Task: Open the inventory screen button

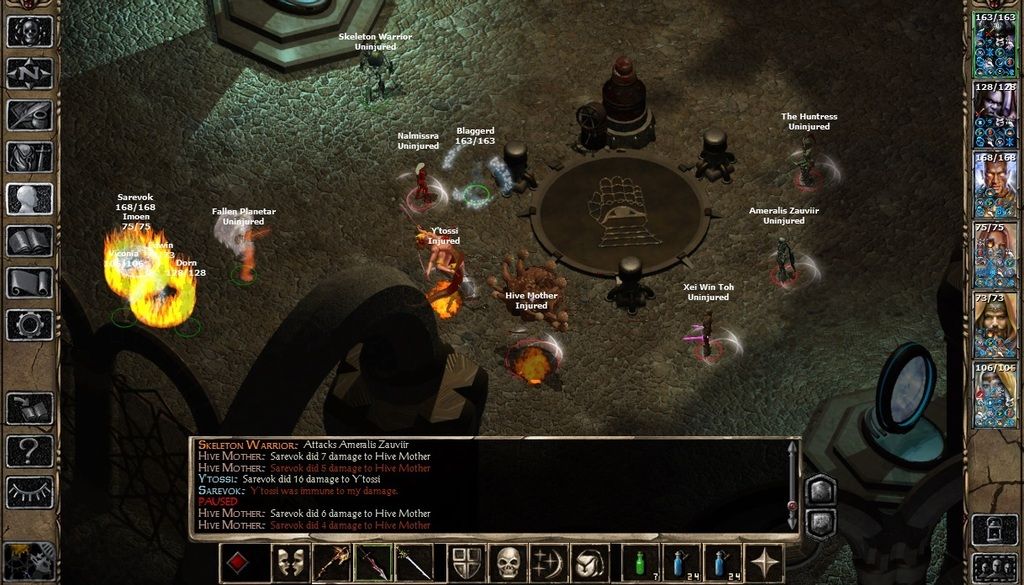Action: [x=29, y=157]
